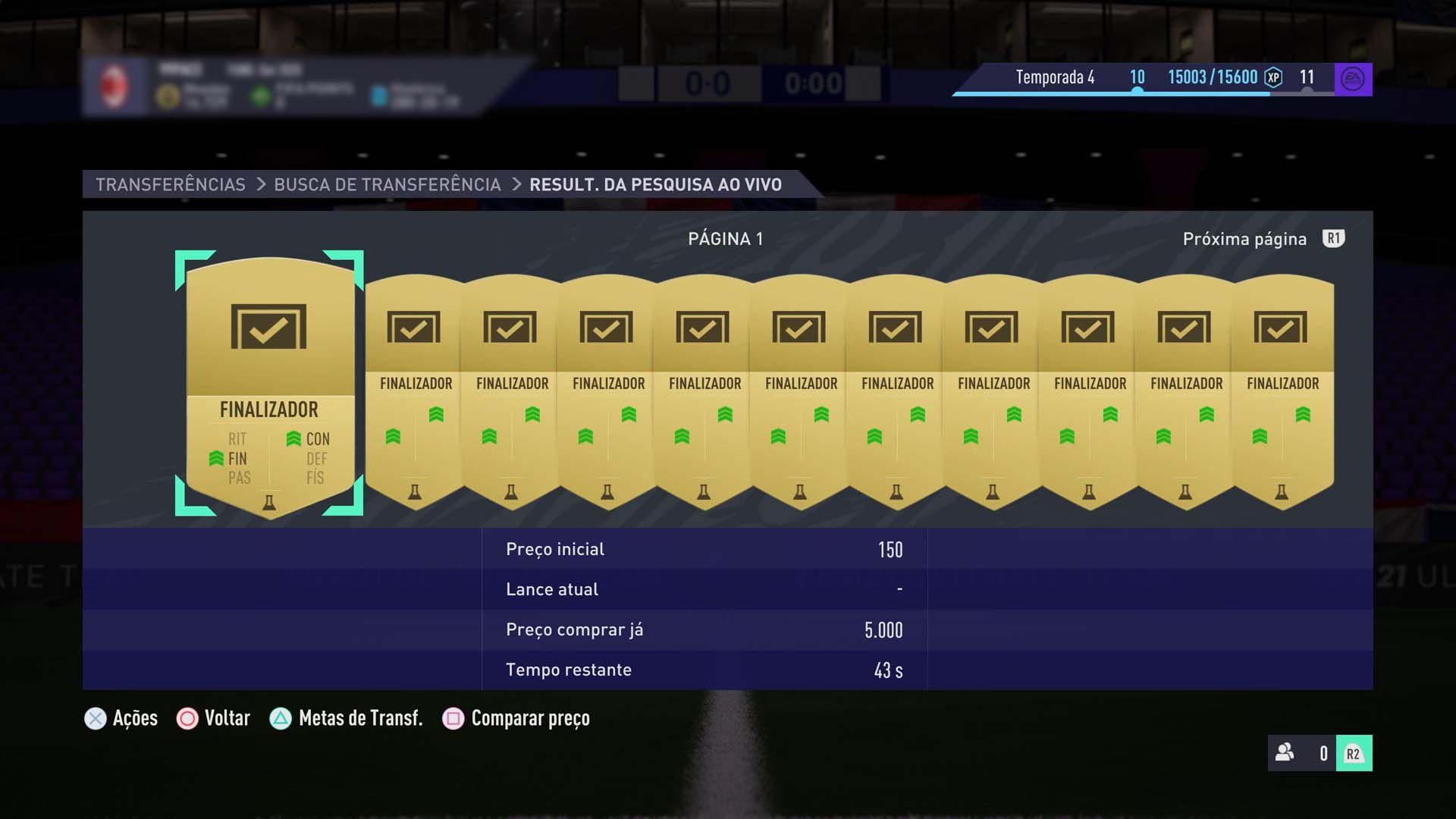Click the Próxima página label
1456x819 pixels.
[1244, 238]
